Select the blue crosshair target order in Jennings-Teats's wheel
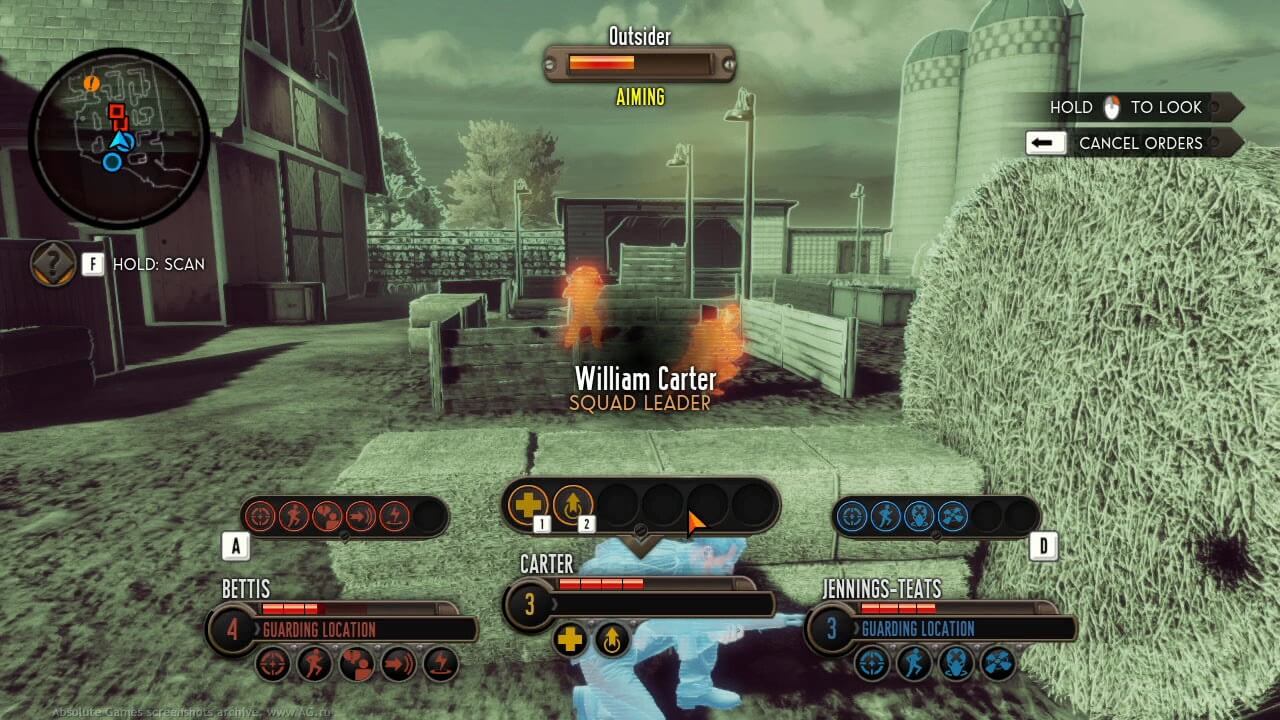 851,516
